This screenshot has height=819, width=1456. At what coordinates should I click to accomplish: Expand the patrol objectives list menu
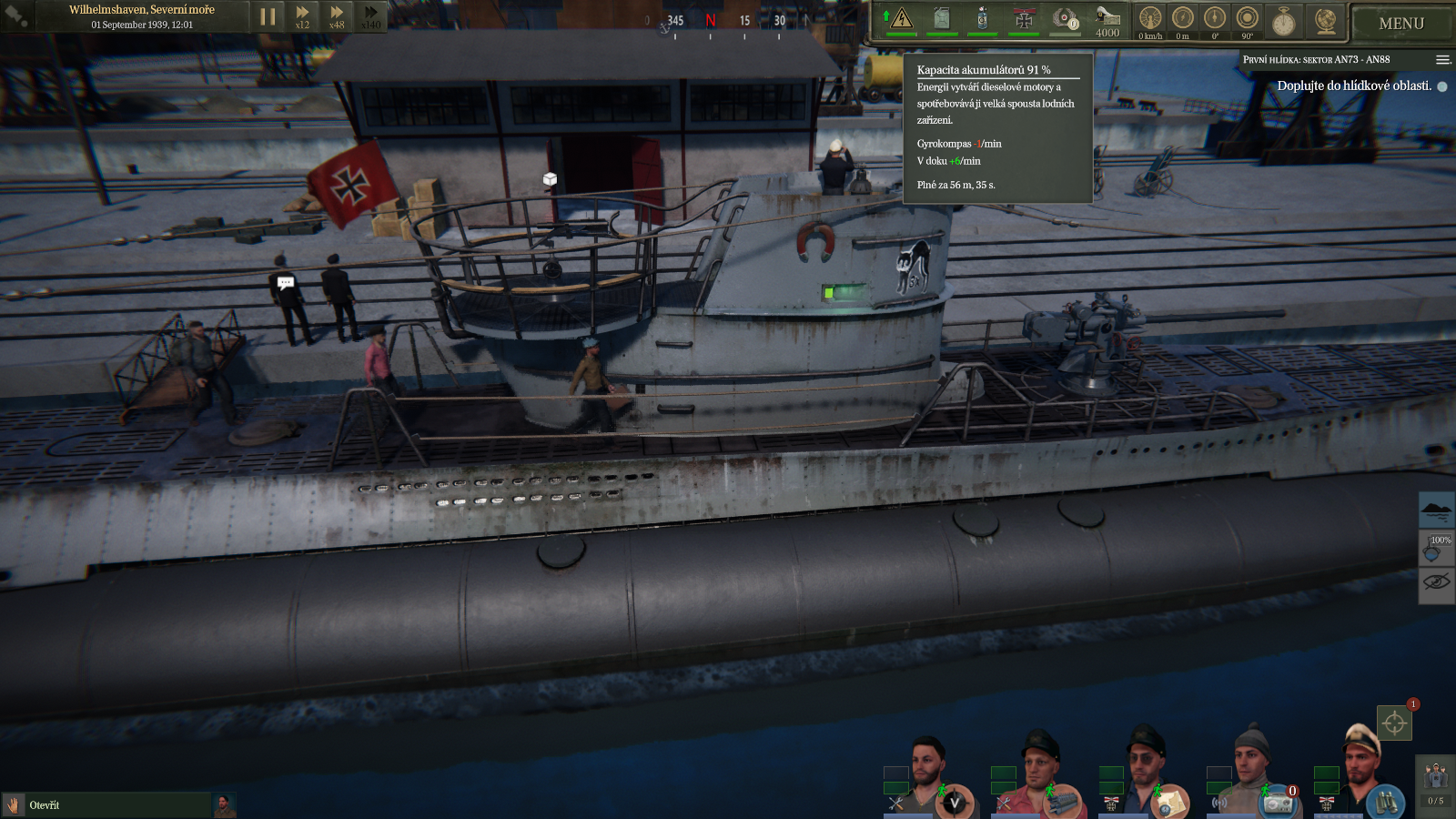(1442, 60)
